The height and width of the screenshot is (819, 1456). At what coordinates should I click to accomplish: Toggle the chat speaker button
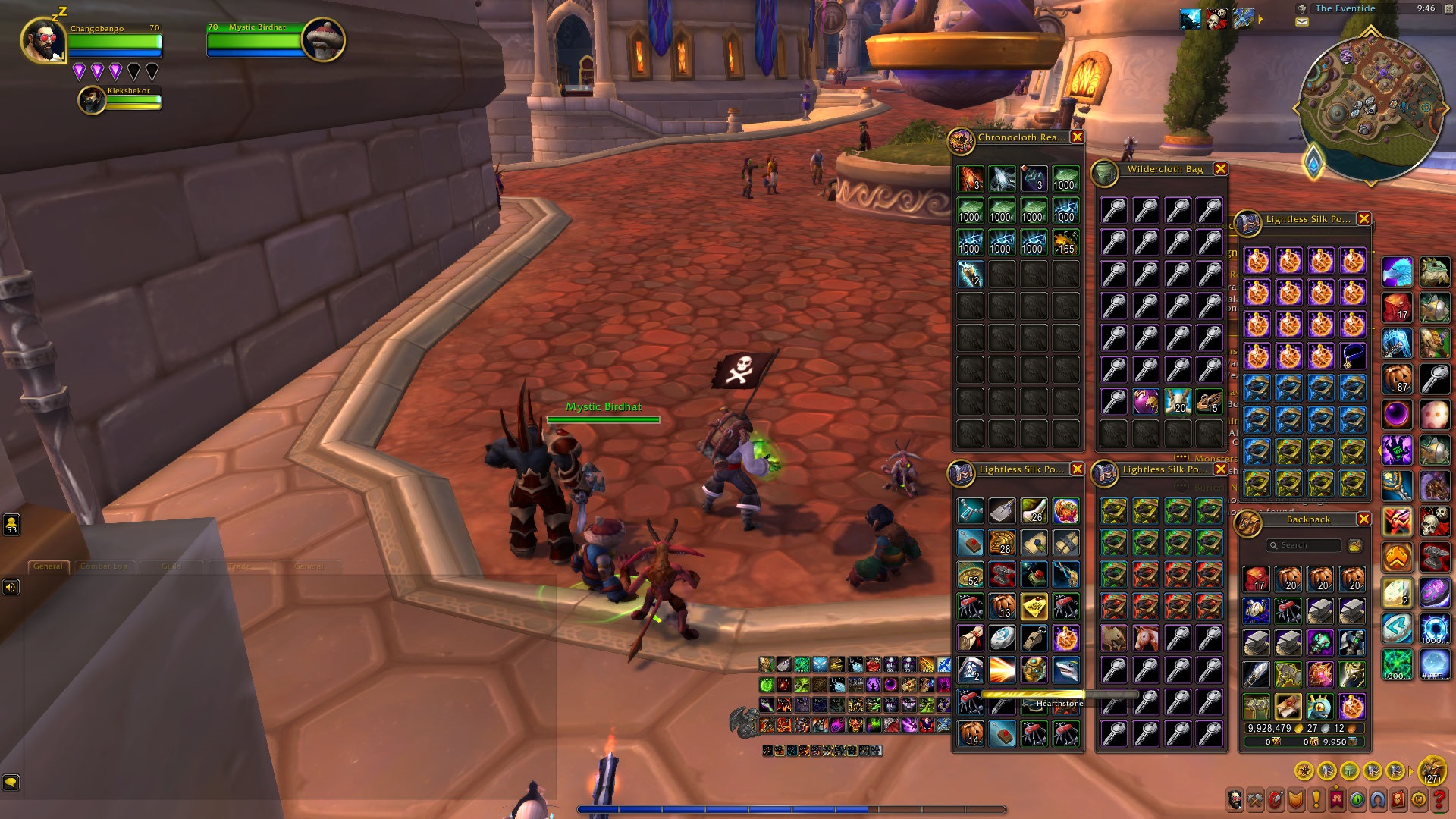[x=11, y=588]
